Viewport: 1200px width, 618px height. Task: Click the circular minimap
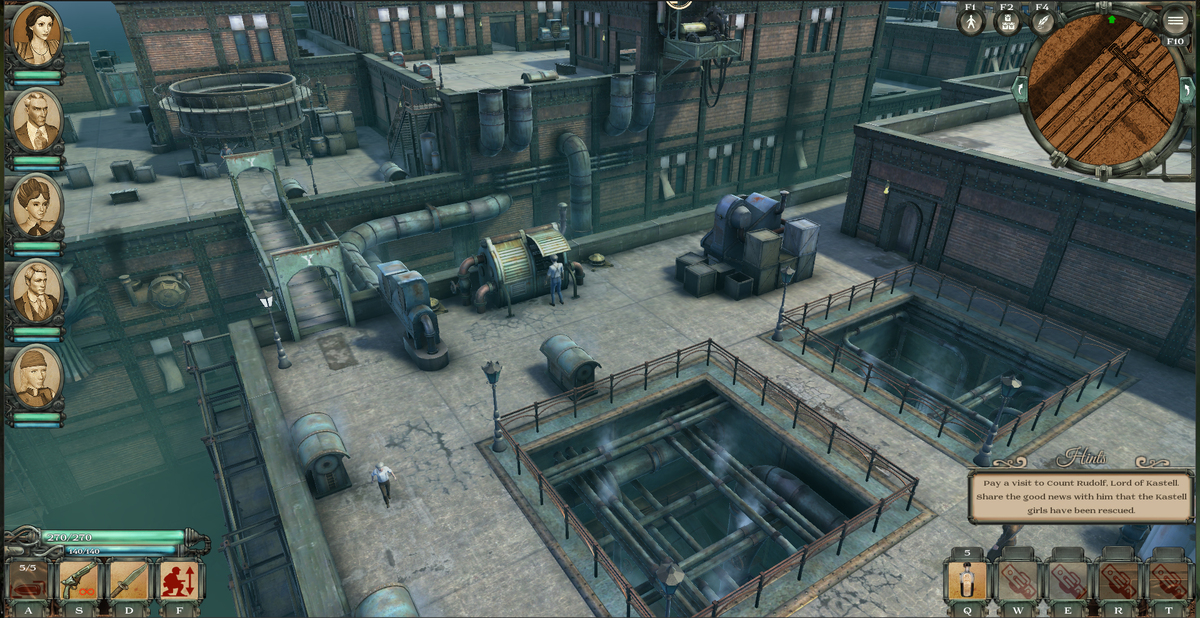click(x=1103, y=92)
